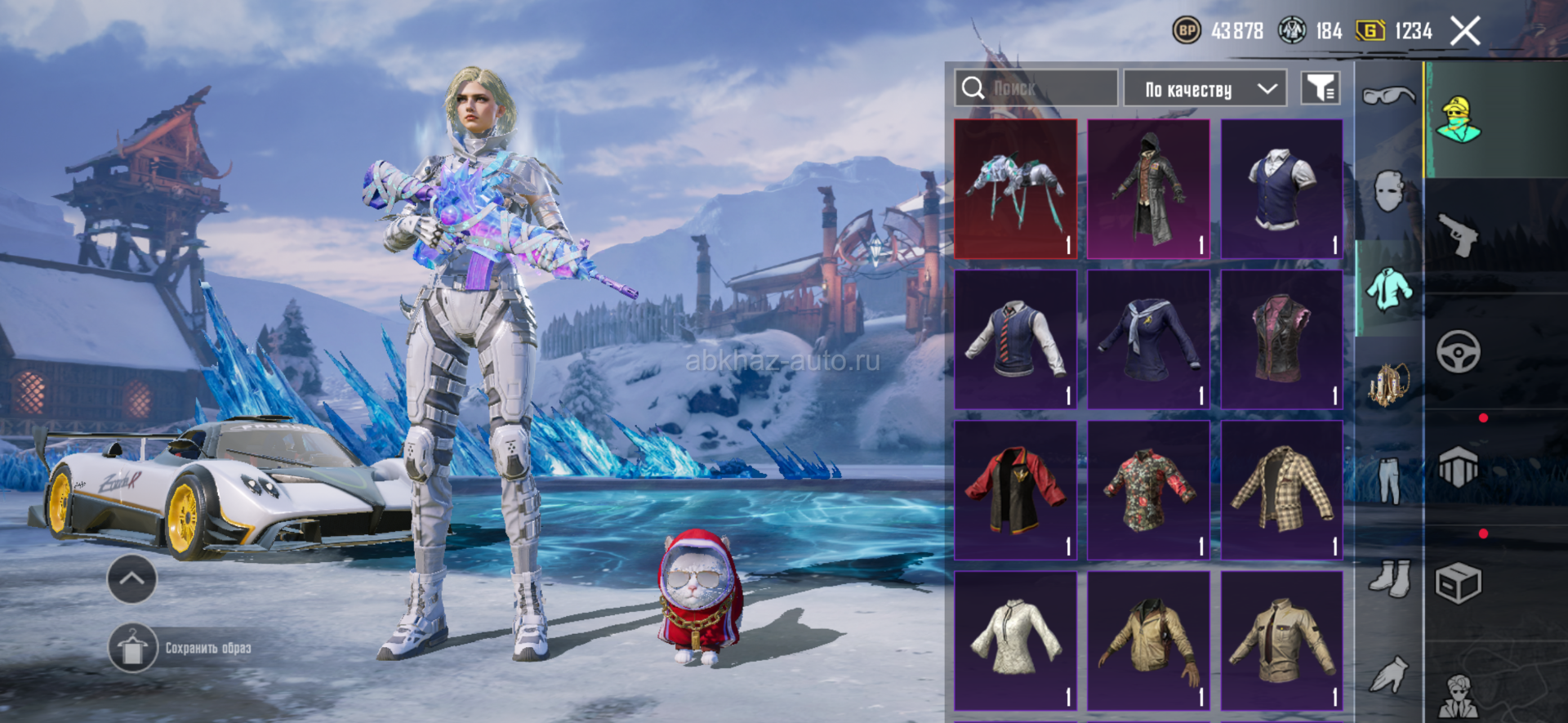The width and height of the screenshot is (1568, 723).
Task: Close the inventory with the X button
Action: (1465, 32)
